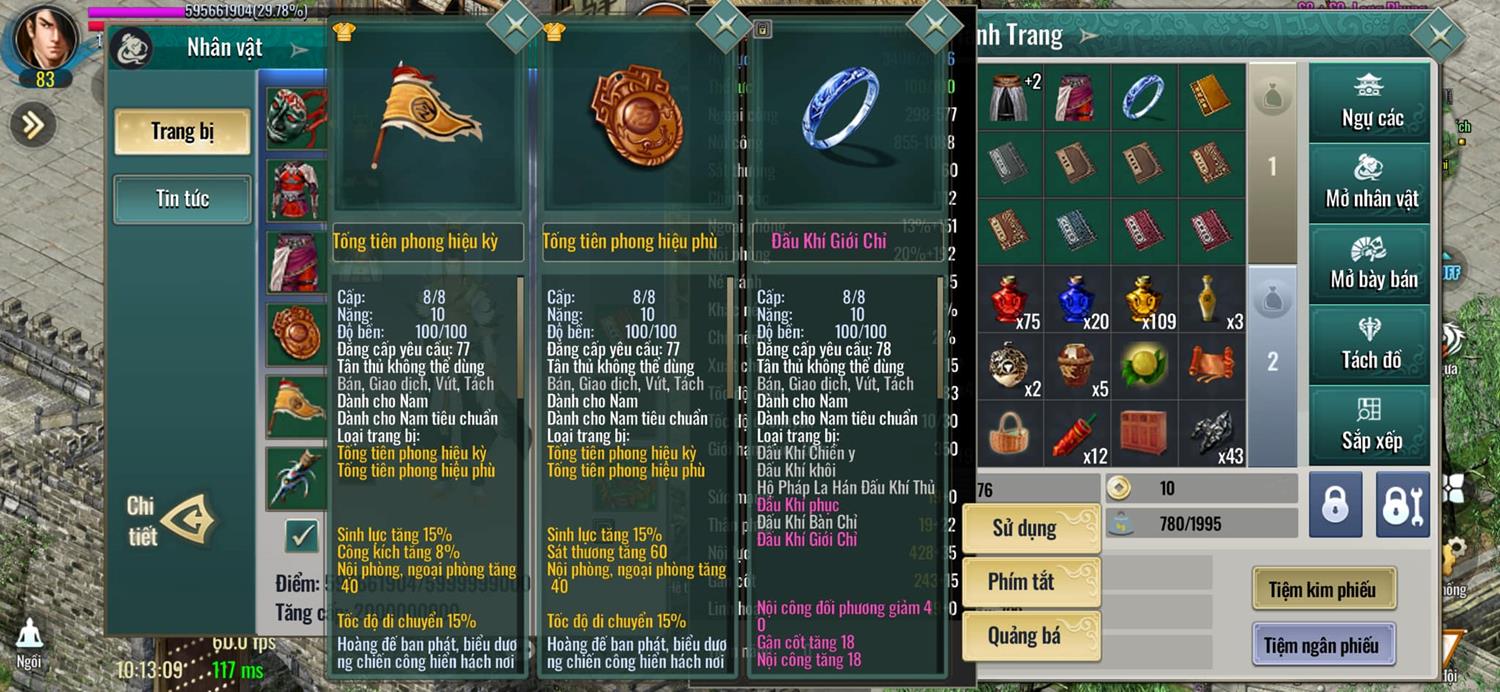
Task: Activate Mở bày bán stall
Action: click(1371, 264)
